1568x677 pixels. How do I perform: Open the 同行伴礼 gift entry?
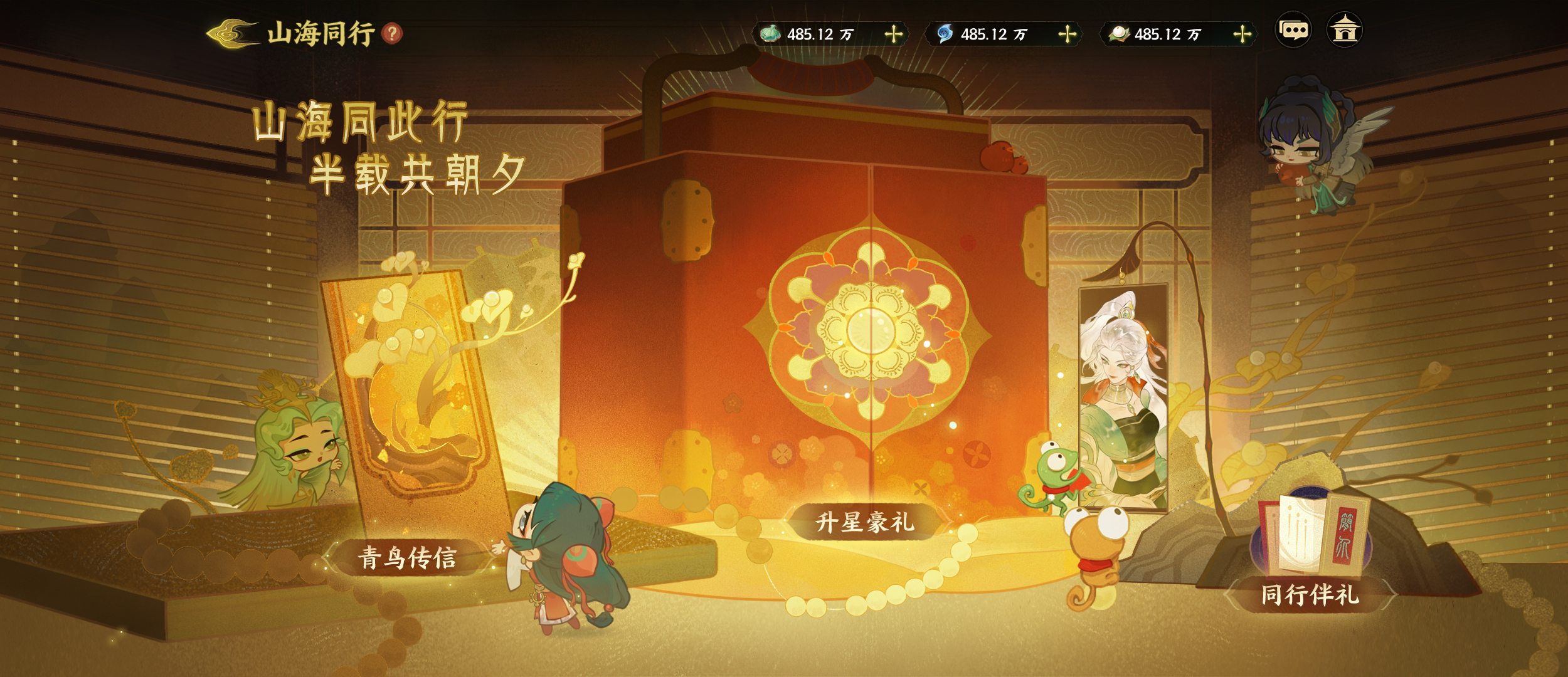1310,593
